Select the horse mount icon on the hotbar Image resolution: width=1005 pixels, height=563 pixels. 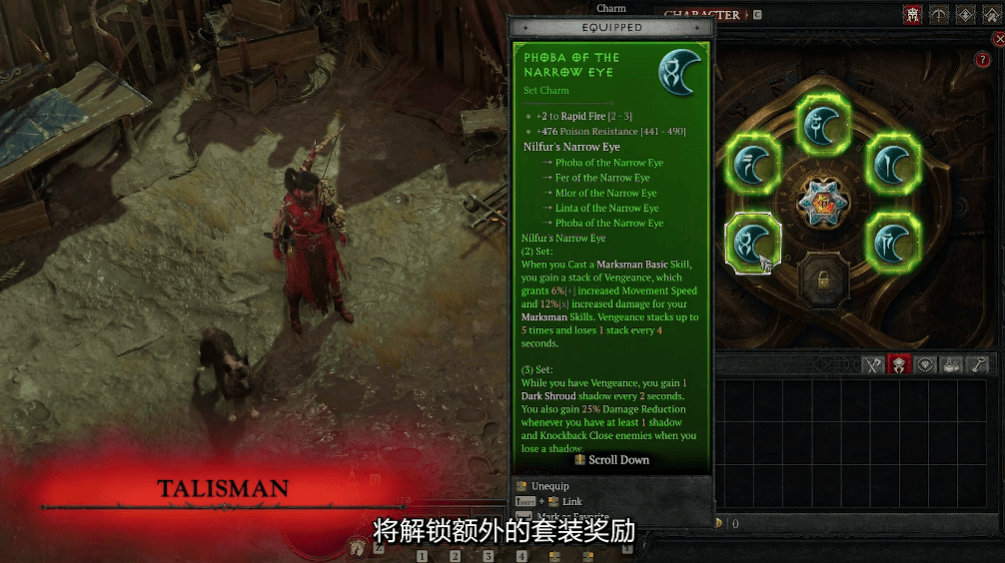coord(357,547)
